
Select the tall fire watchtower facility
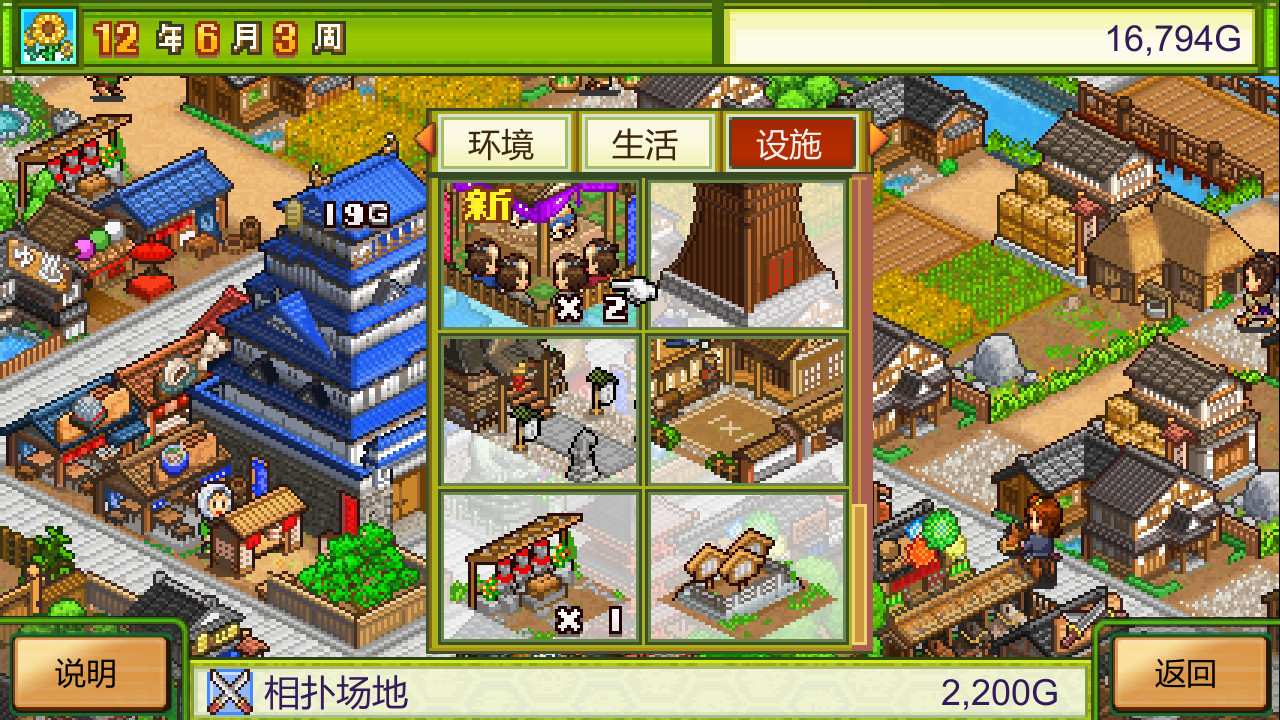pos(748,248)
